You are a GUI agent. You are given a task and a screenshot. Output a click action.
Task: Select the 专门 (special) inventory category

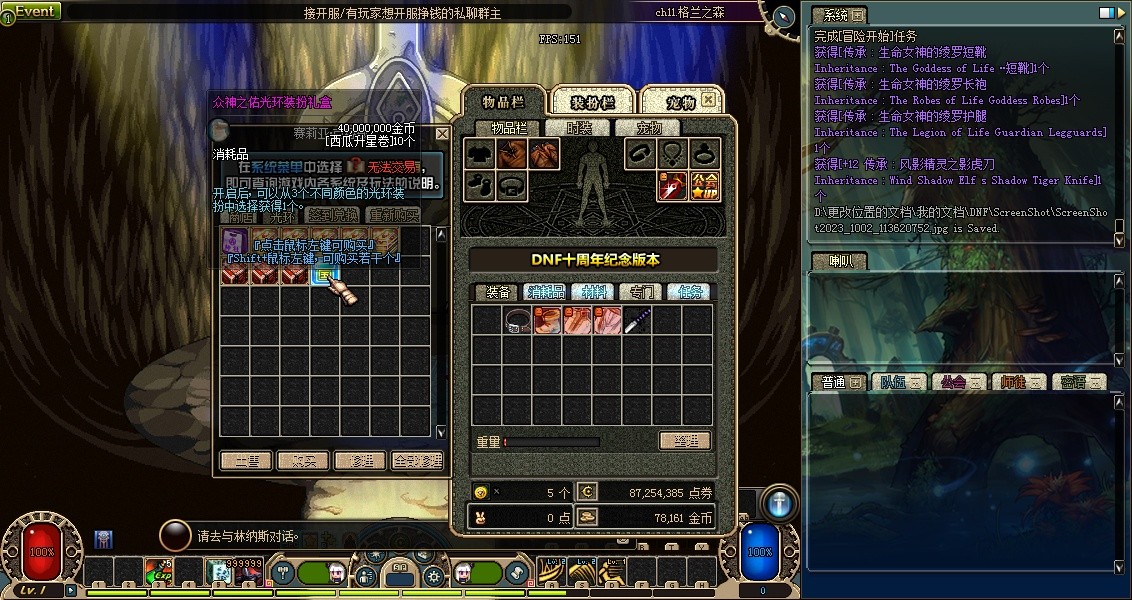(642, 292)
